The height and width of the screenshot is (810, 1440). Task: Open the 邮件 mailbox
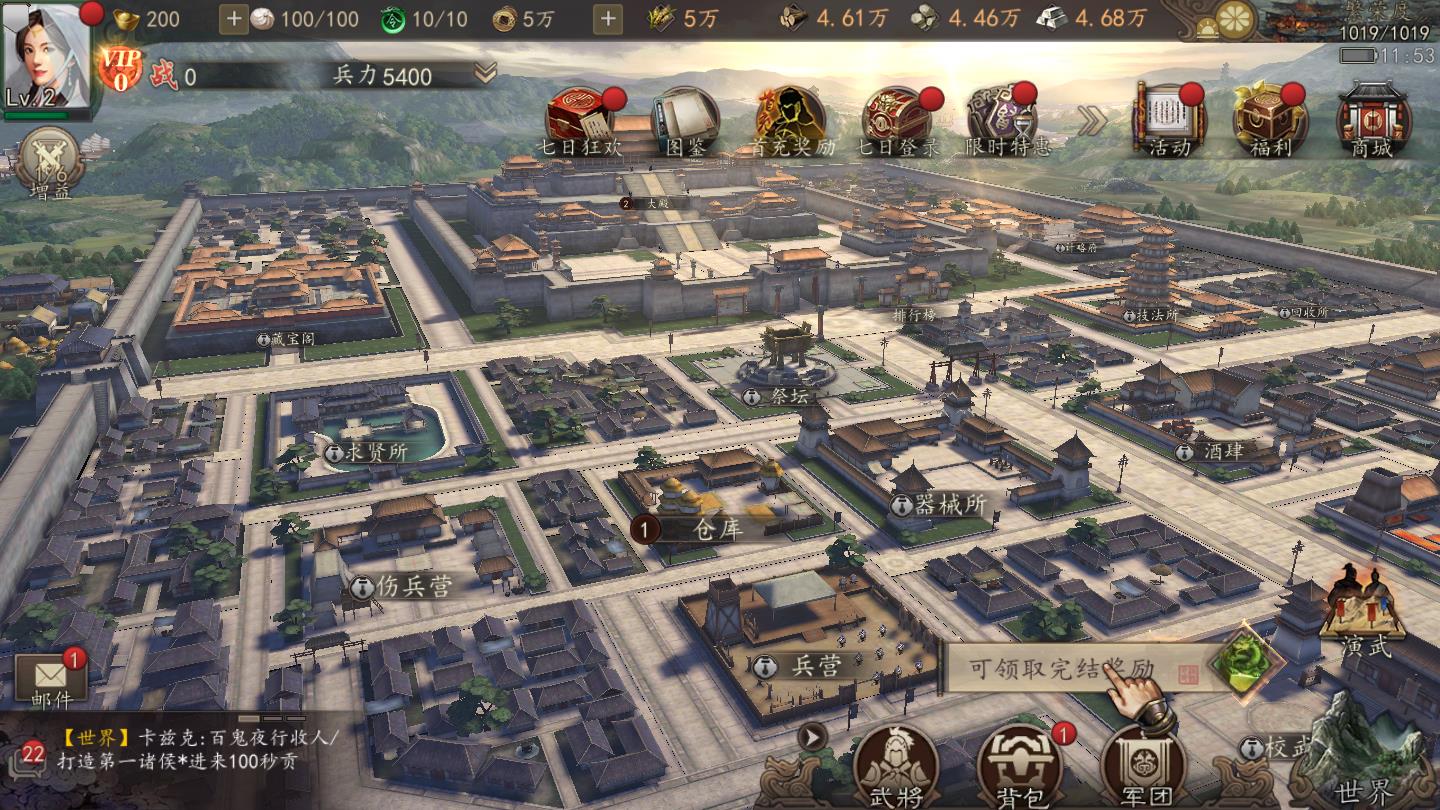pyautogui.click(x=51, y=680)
